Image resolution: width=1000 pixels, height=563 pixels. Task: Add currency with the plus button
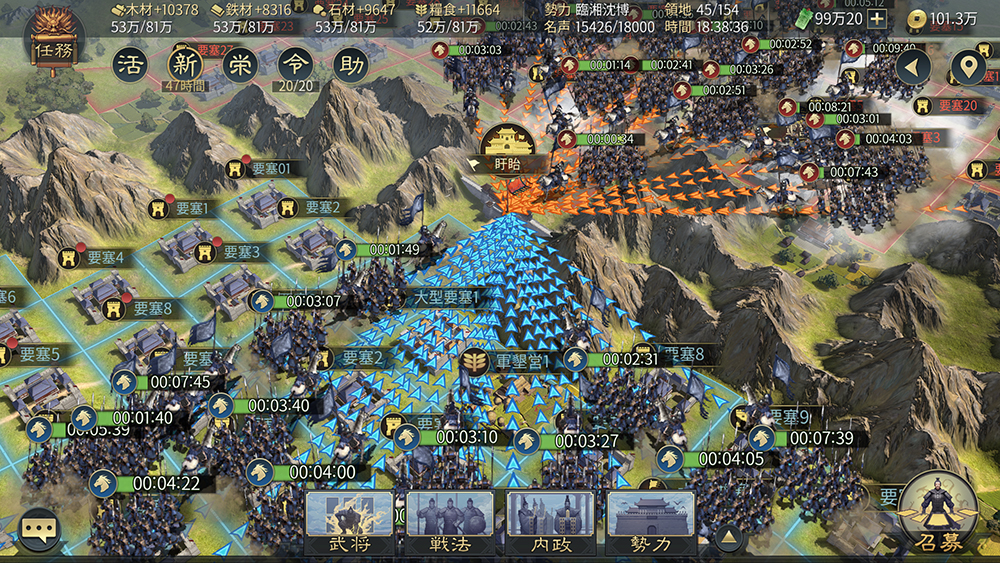pyautogui.click(x=876, y=18)
